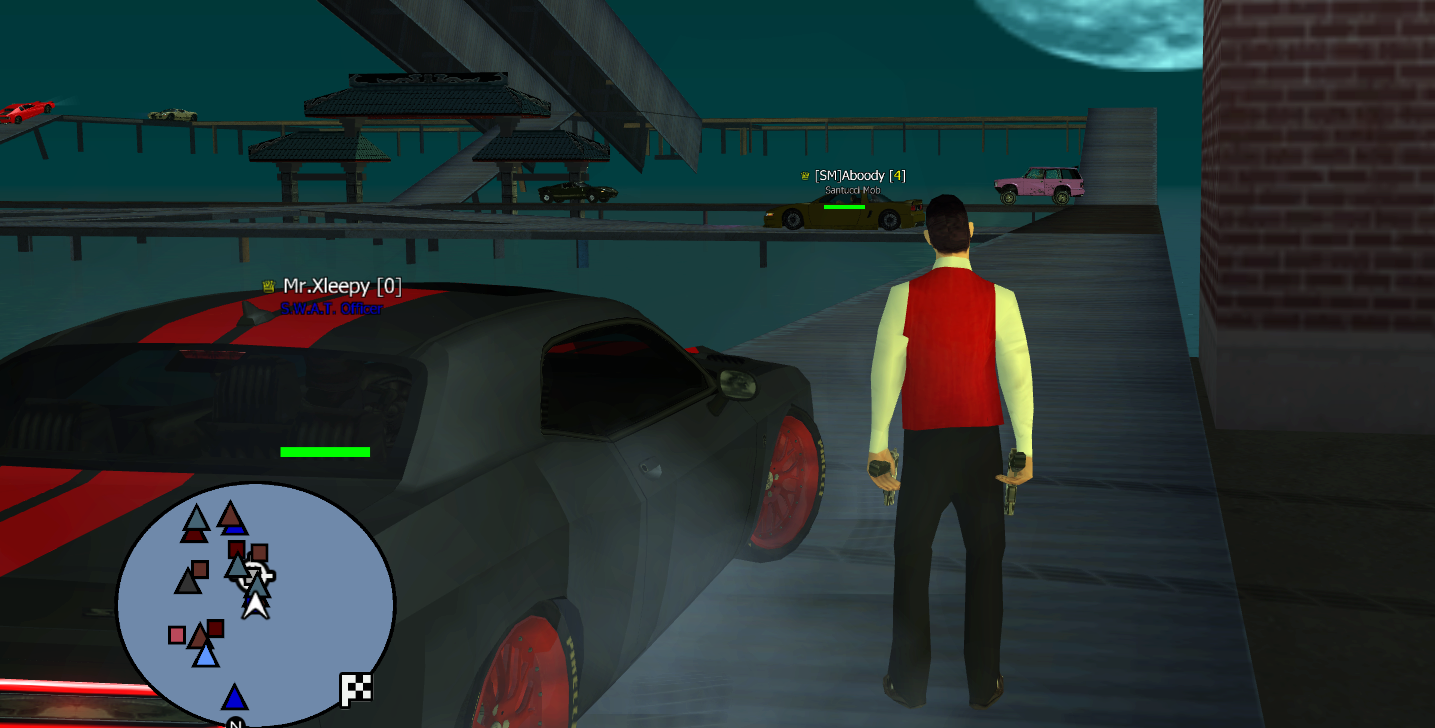Click the dark-red square blip near the crosshair marker

coord(236,548)
